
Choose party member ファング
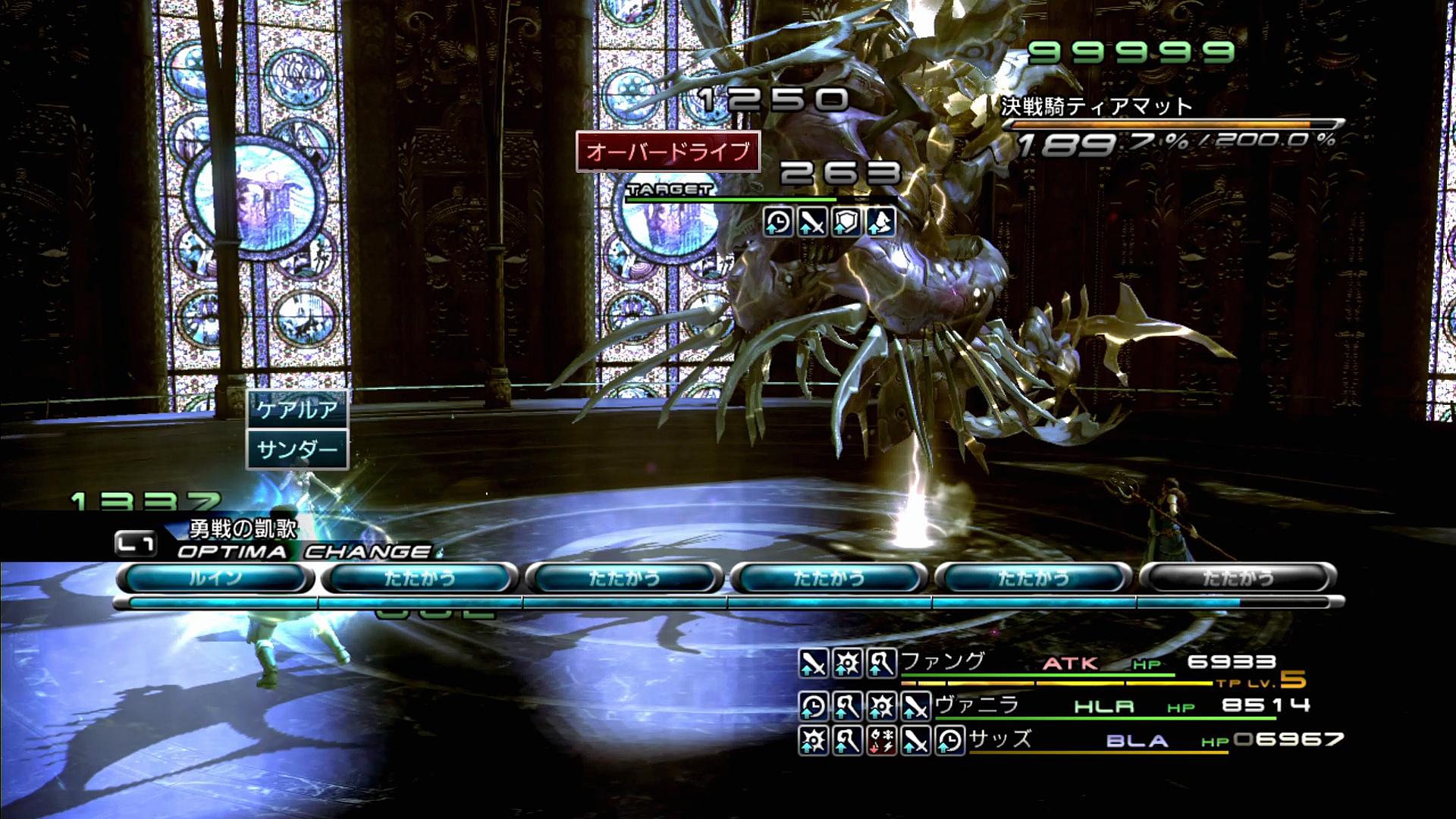pos(943,662)
